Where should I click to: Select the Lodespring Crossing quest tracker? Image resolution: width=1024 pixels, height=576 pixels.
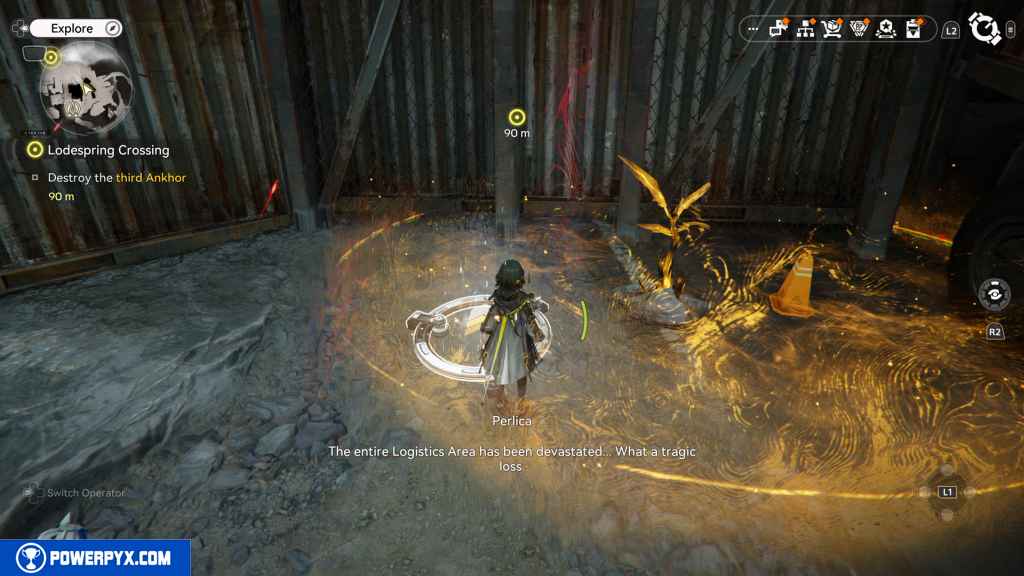pos(108,150)
